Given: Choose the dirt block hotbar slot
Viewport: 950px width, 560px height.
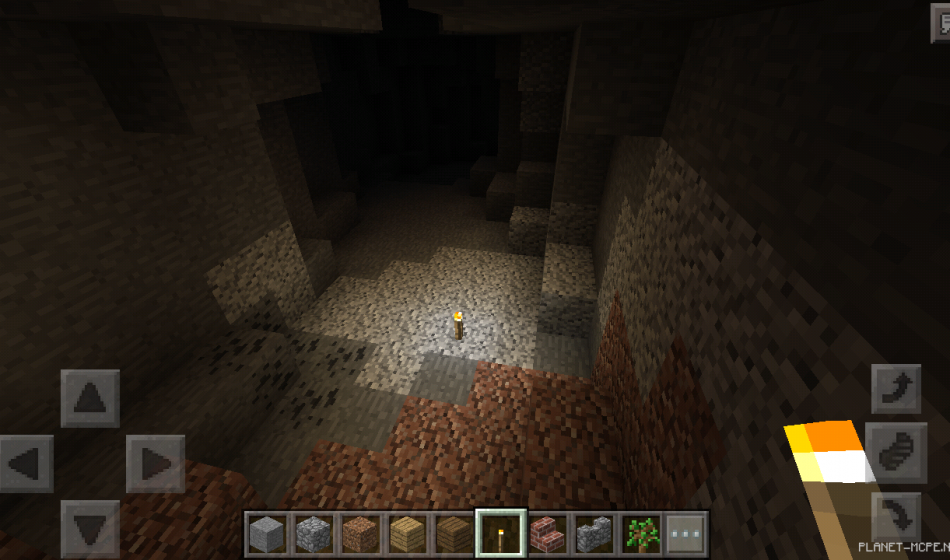Looking at the screenshot, I should 360,533.
